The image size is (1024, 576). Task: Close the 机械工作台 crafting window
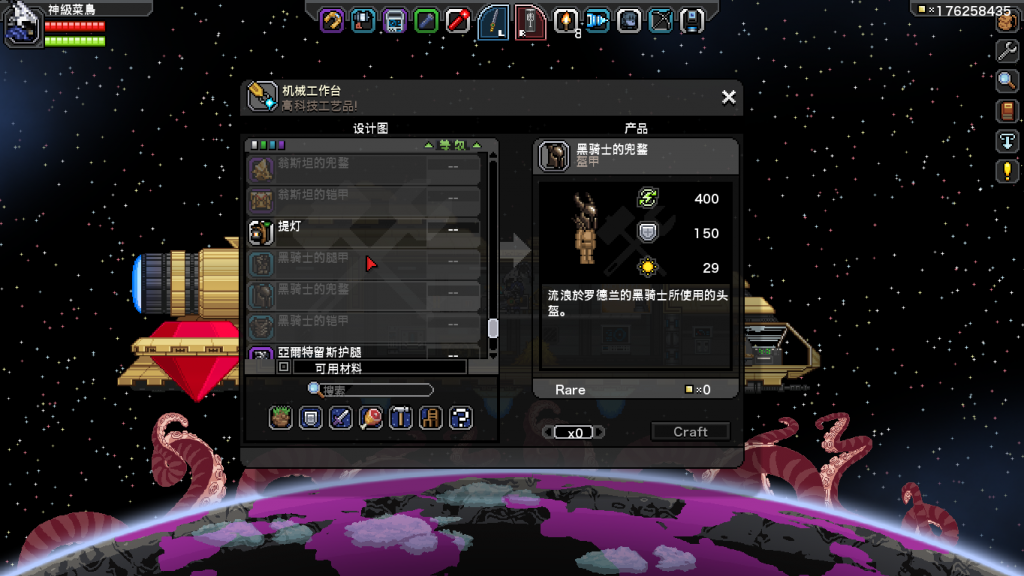click(x=729, y=97)
